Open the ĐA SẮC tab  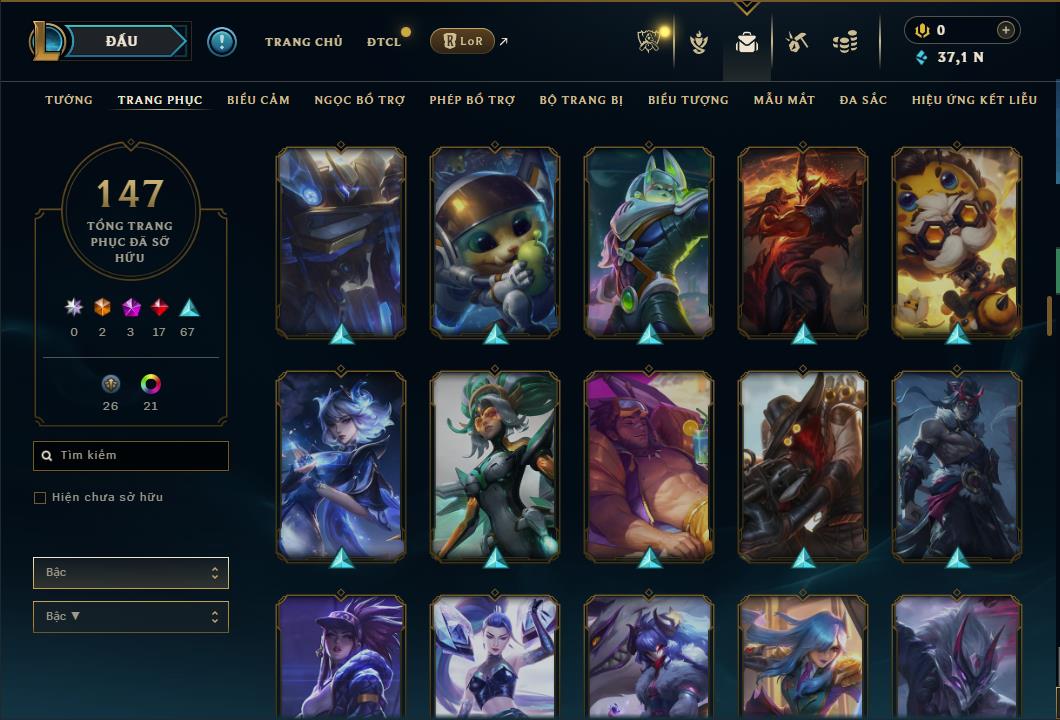[863, 100]
